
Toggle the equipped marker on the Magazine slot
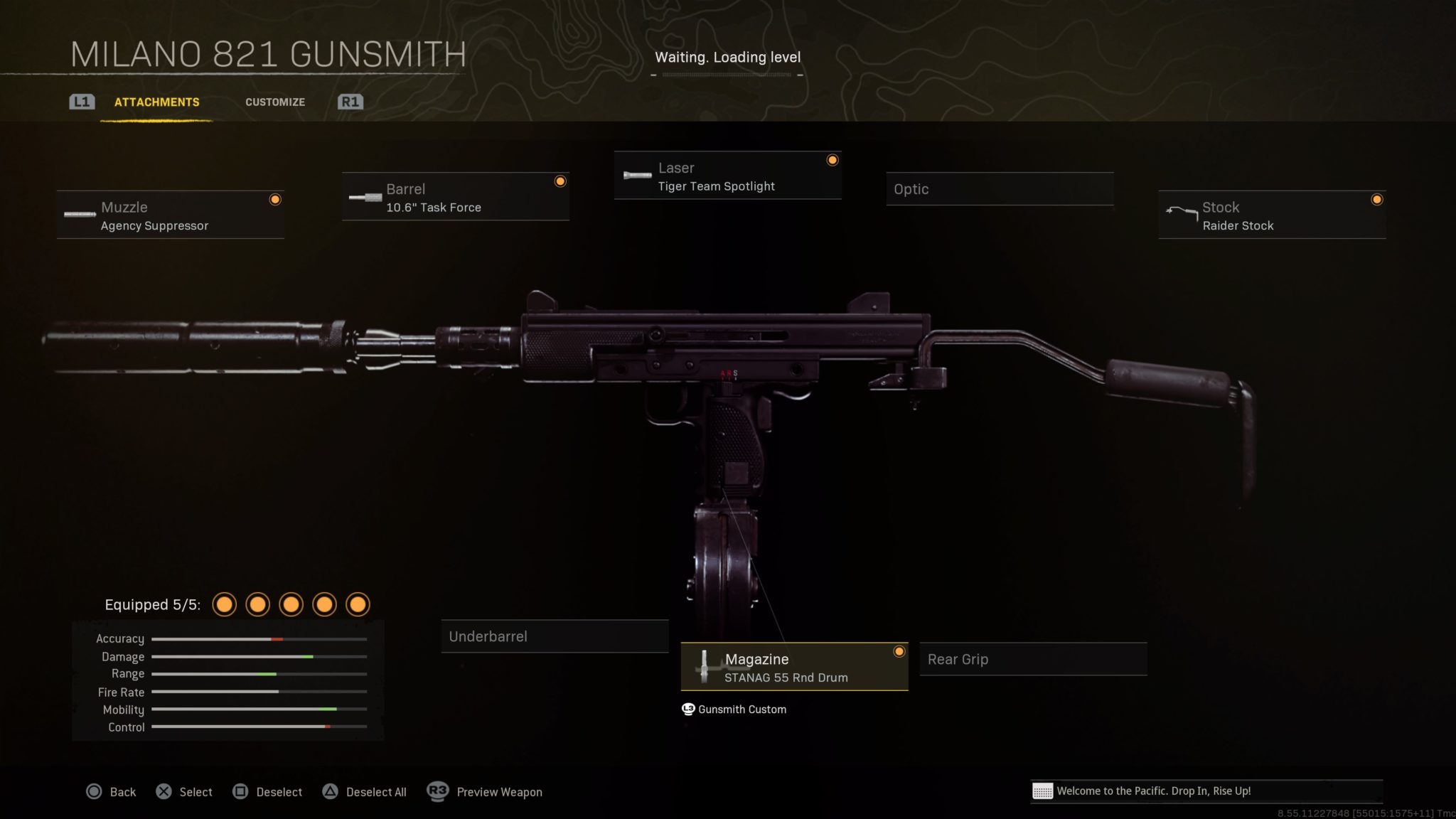coord(899,651)
